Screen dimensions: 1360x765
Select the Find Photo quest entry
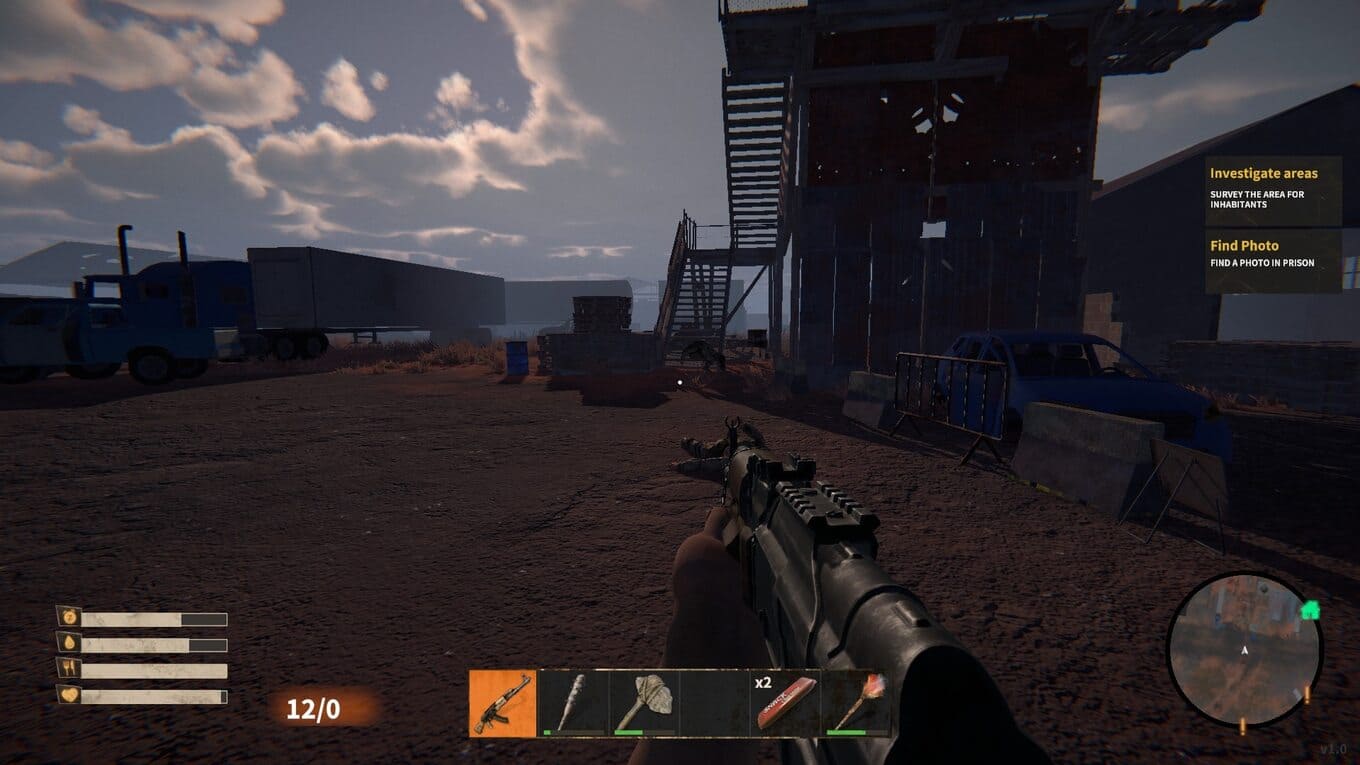[x=1273, y=256]
